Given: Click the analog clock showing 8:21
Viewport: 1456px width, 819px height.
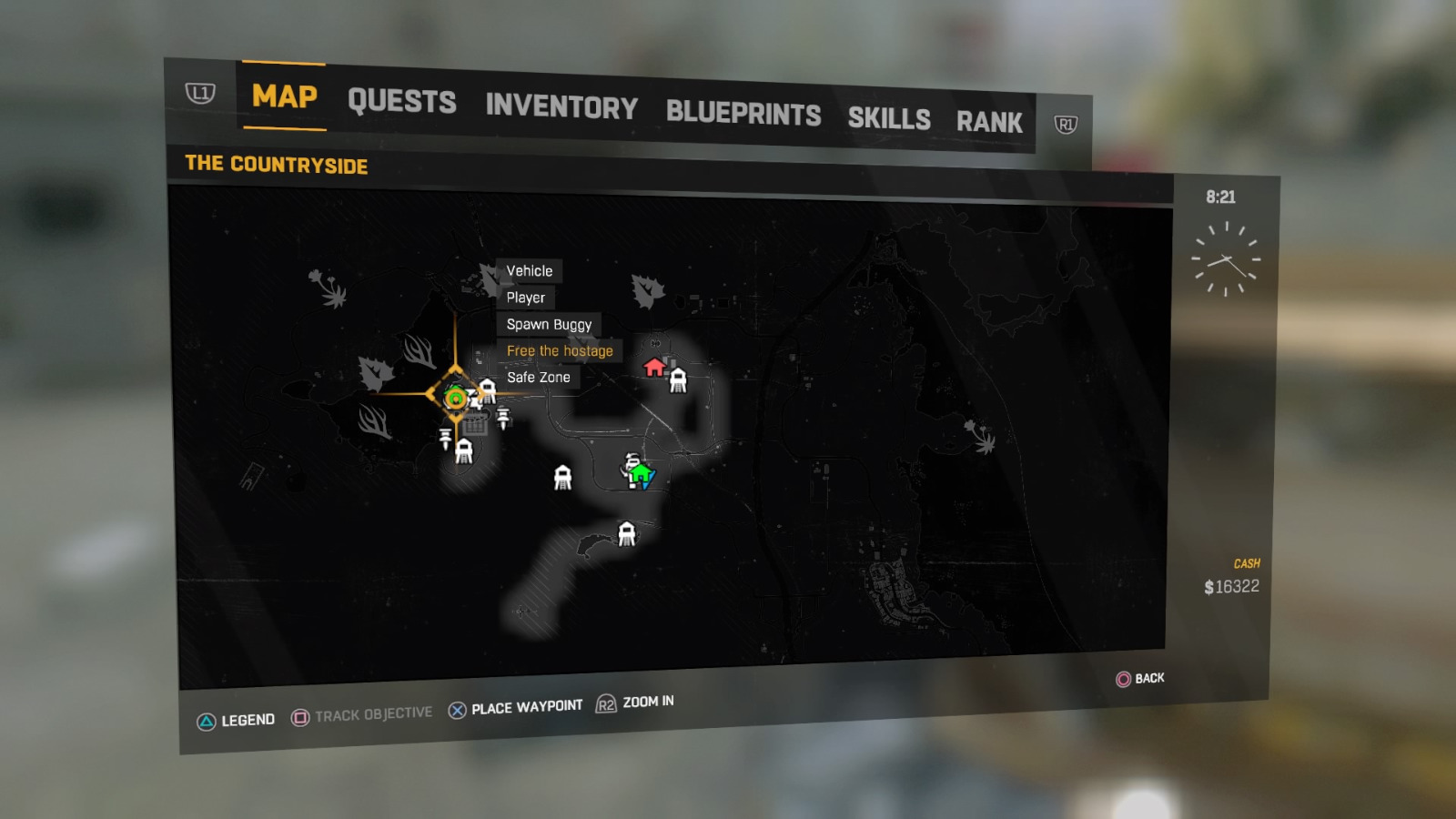Looking at the screenshot, I should pos(1225,258).
